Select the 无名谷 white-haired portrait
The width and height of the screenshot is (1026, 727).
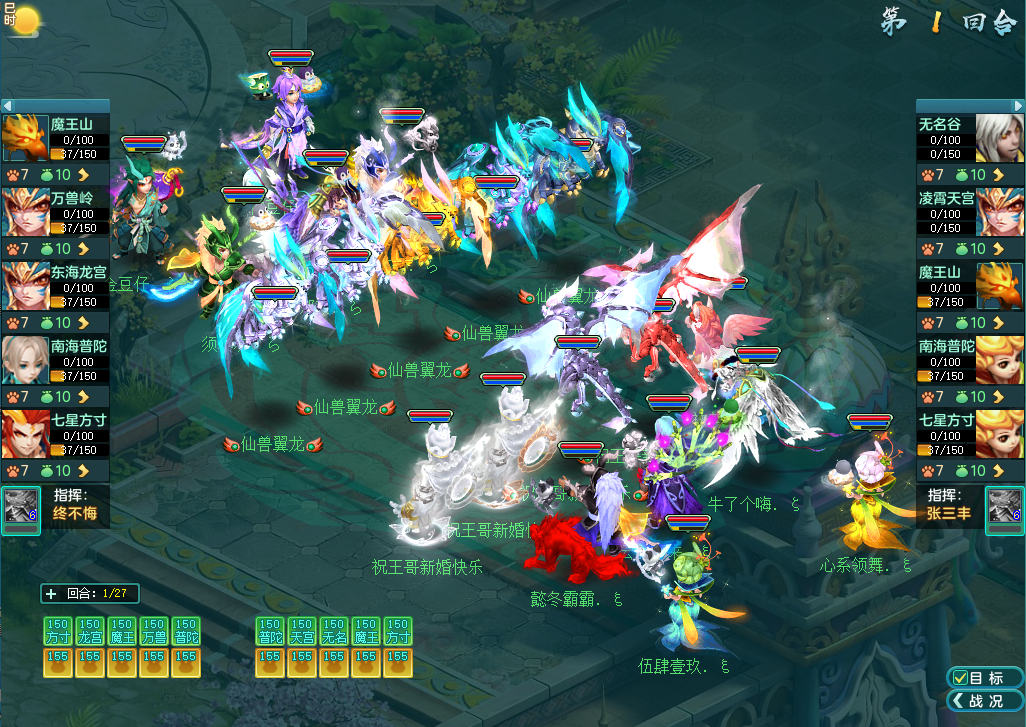[x=1000, y=138]
